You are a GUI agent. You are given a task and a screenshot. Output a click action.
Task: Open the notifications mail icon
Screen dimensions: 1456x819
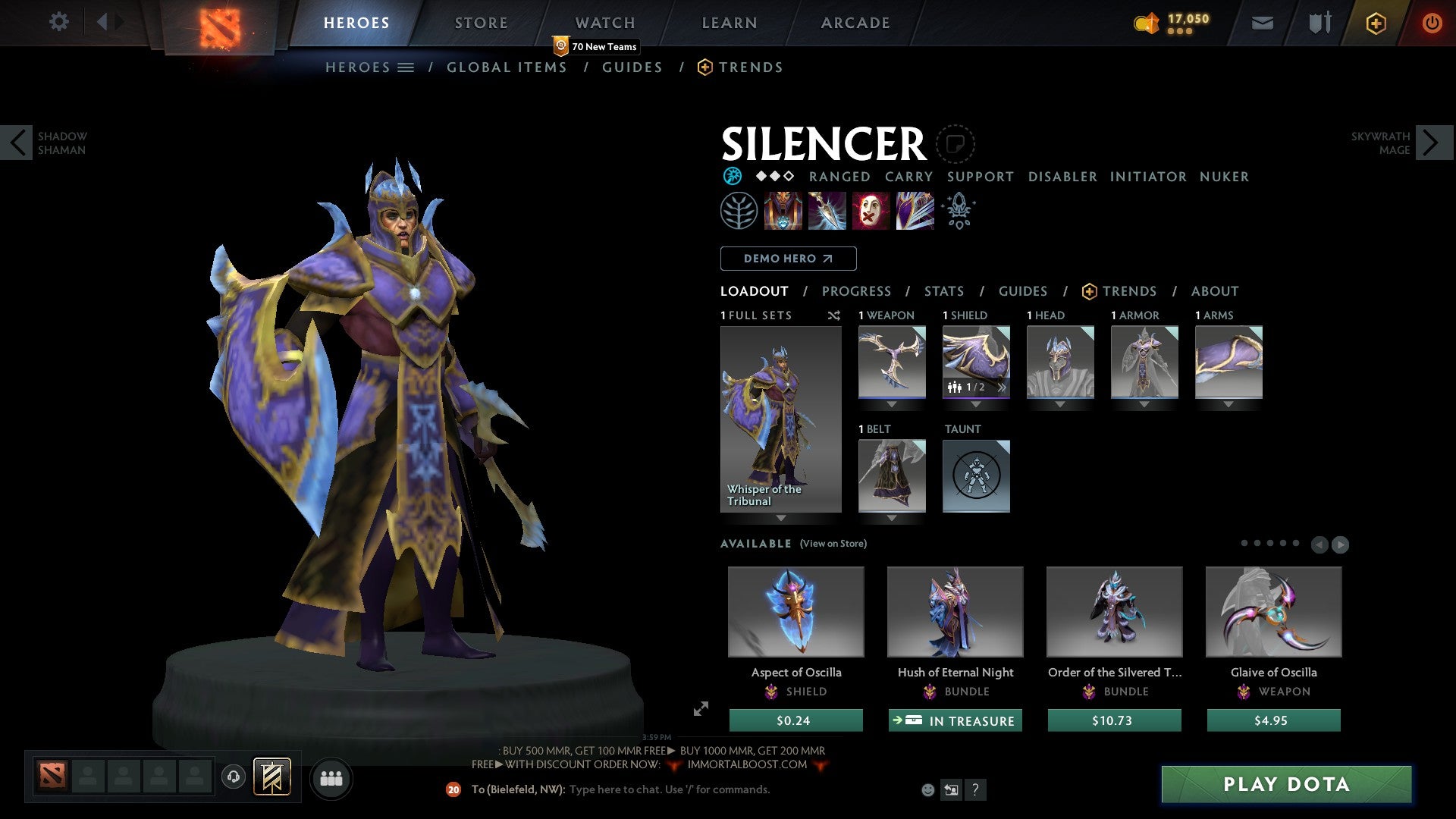click(1262, 23)
